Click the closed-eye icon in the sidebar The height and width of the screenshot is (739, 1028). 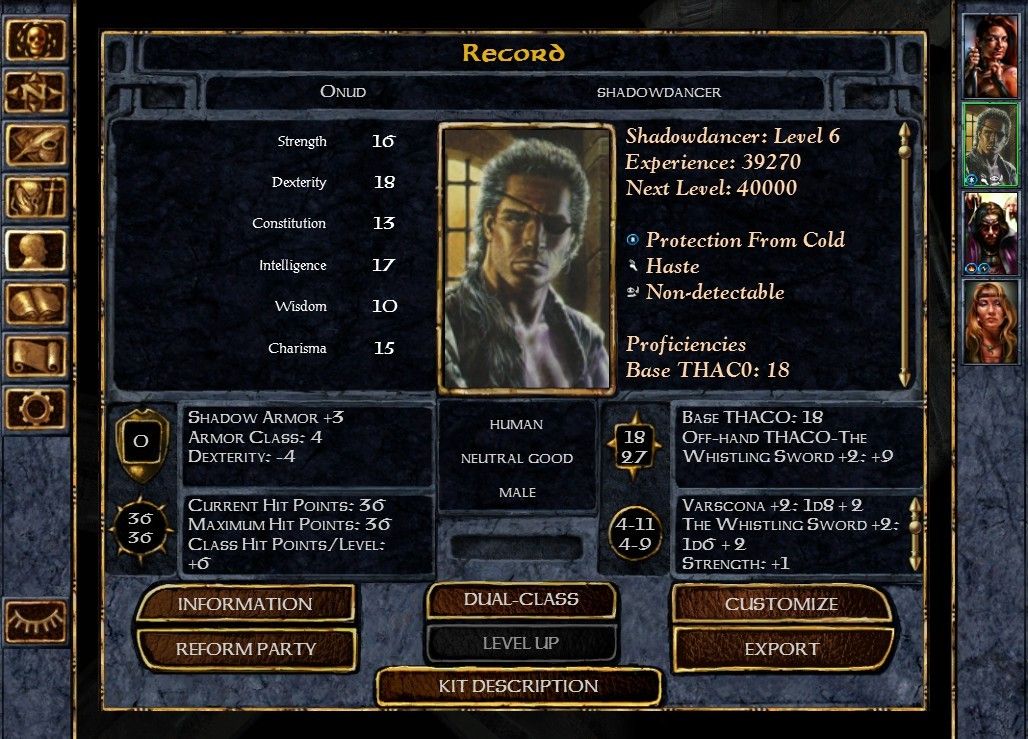36,621
